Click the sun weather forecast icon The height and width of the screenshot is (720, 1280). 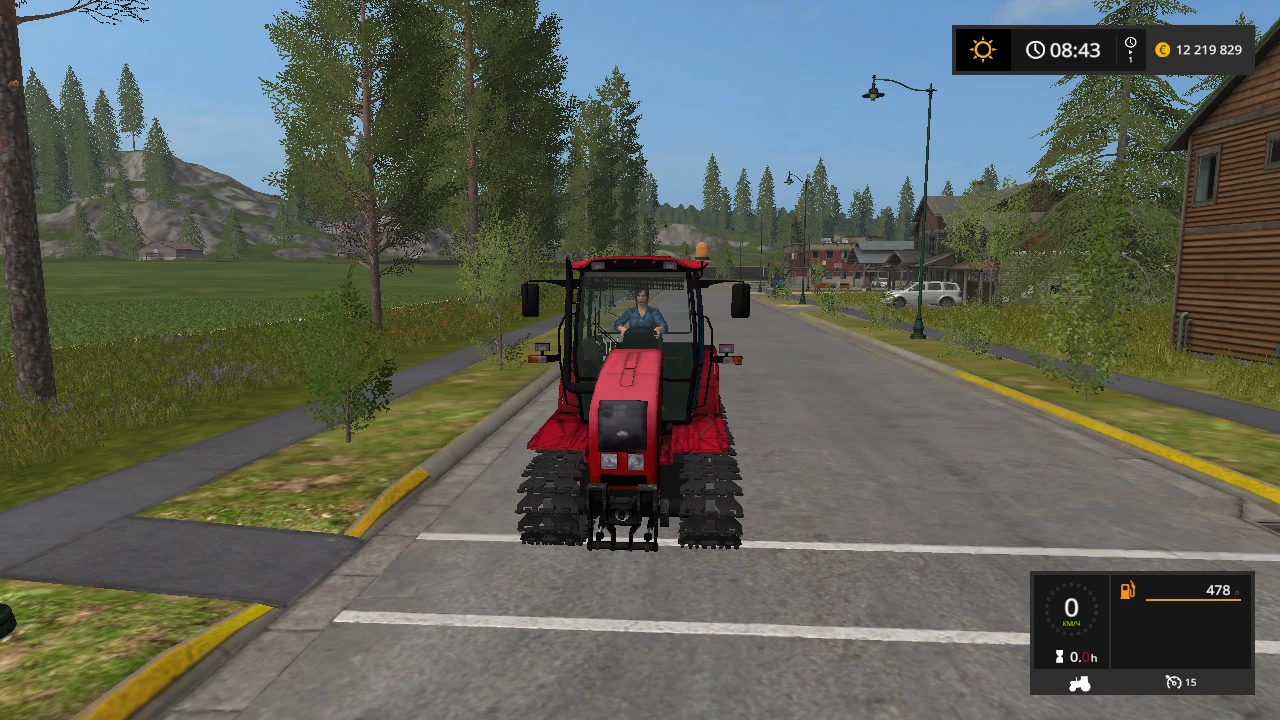[983, 49]
